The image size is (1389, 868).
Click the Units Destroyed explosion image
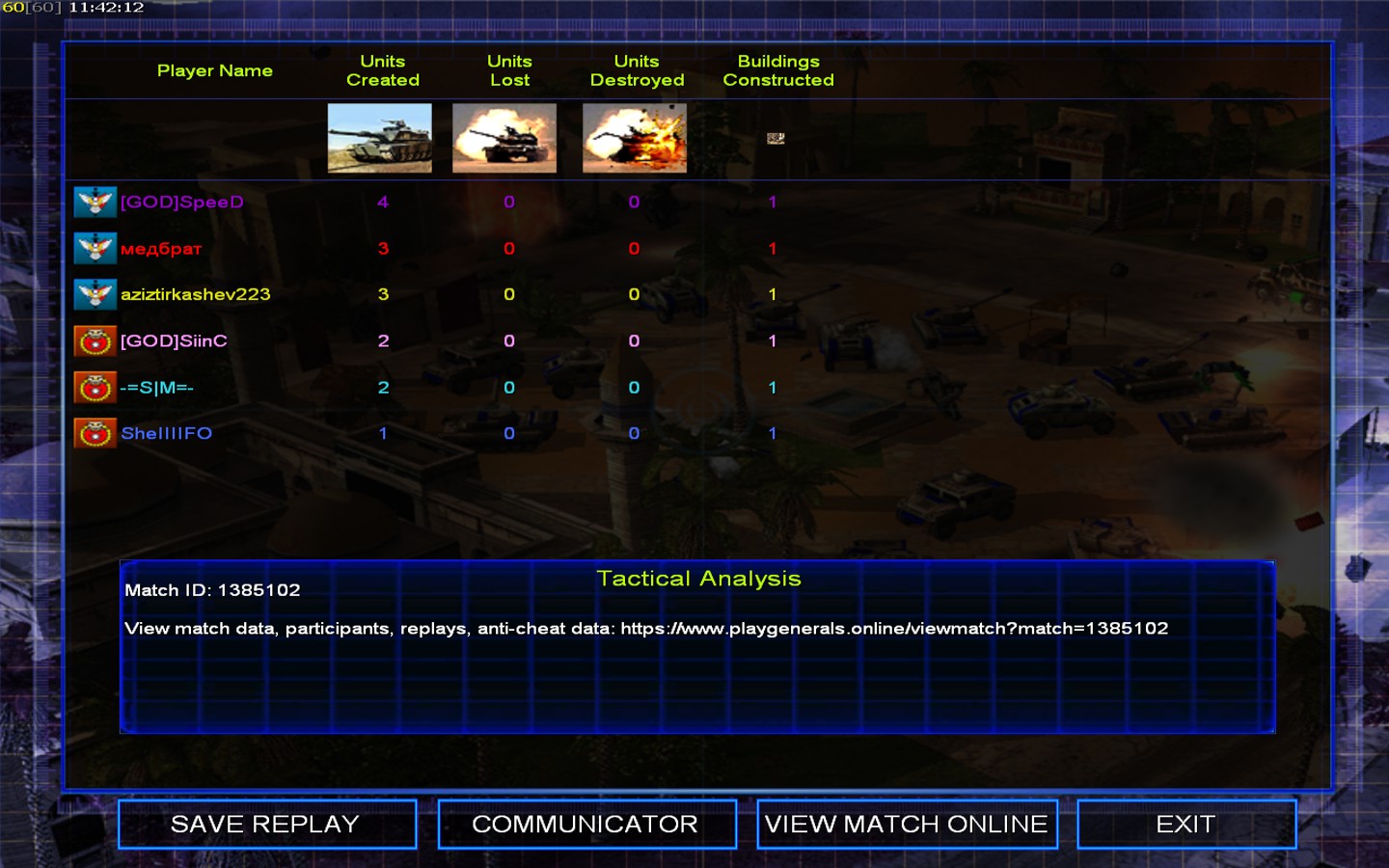tap(635, 138)
